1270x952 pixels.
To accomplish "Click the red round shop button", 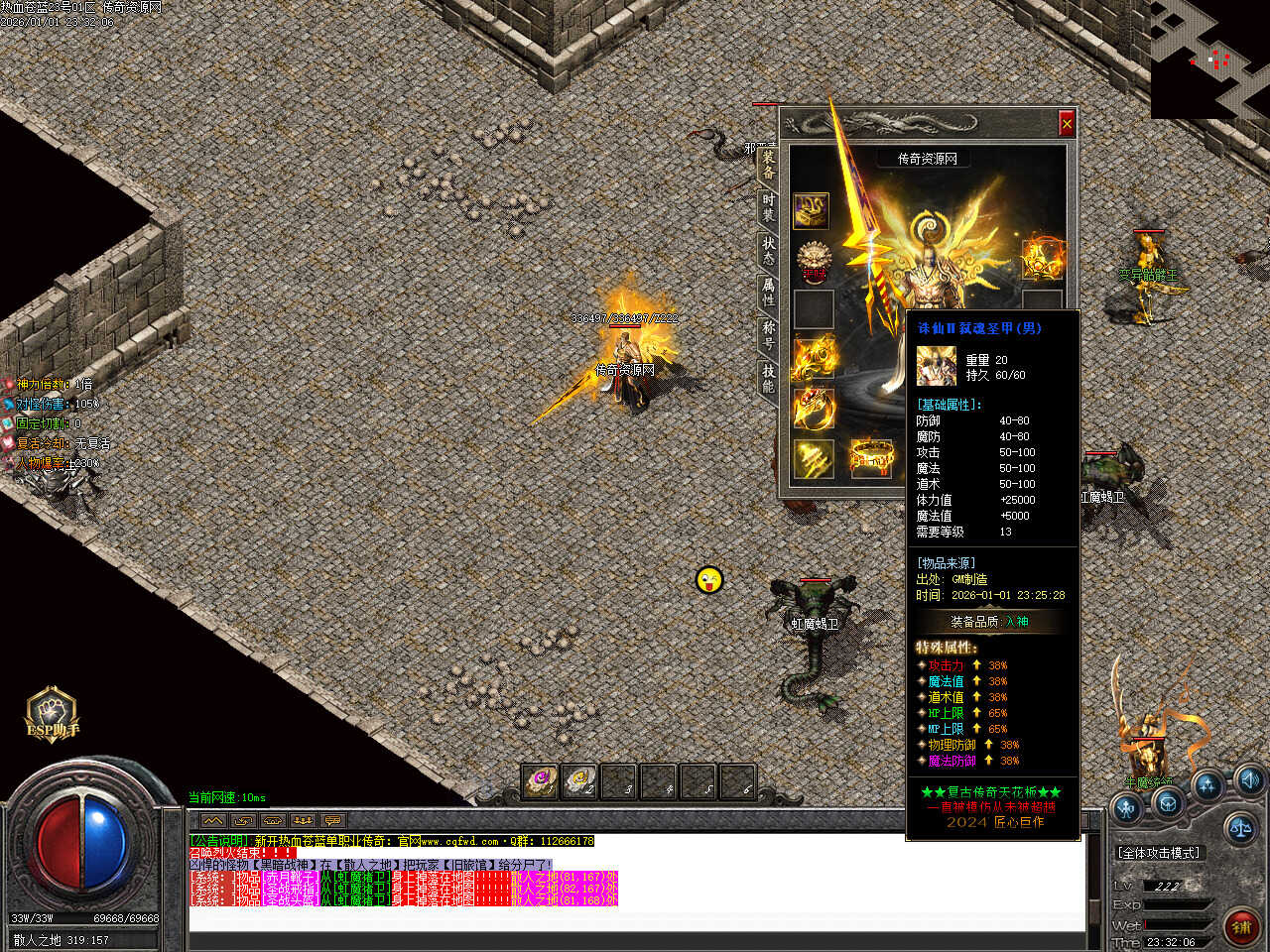I will 1240,926.
